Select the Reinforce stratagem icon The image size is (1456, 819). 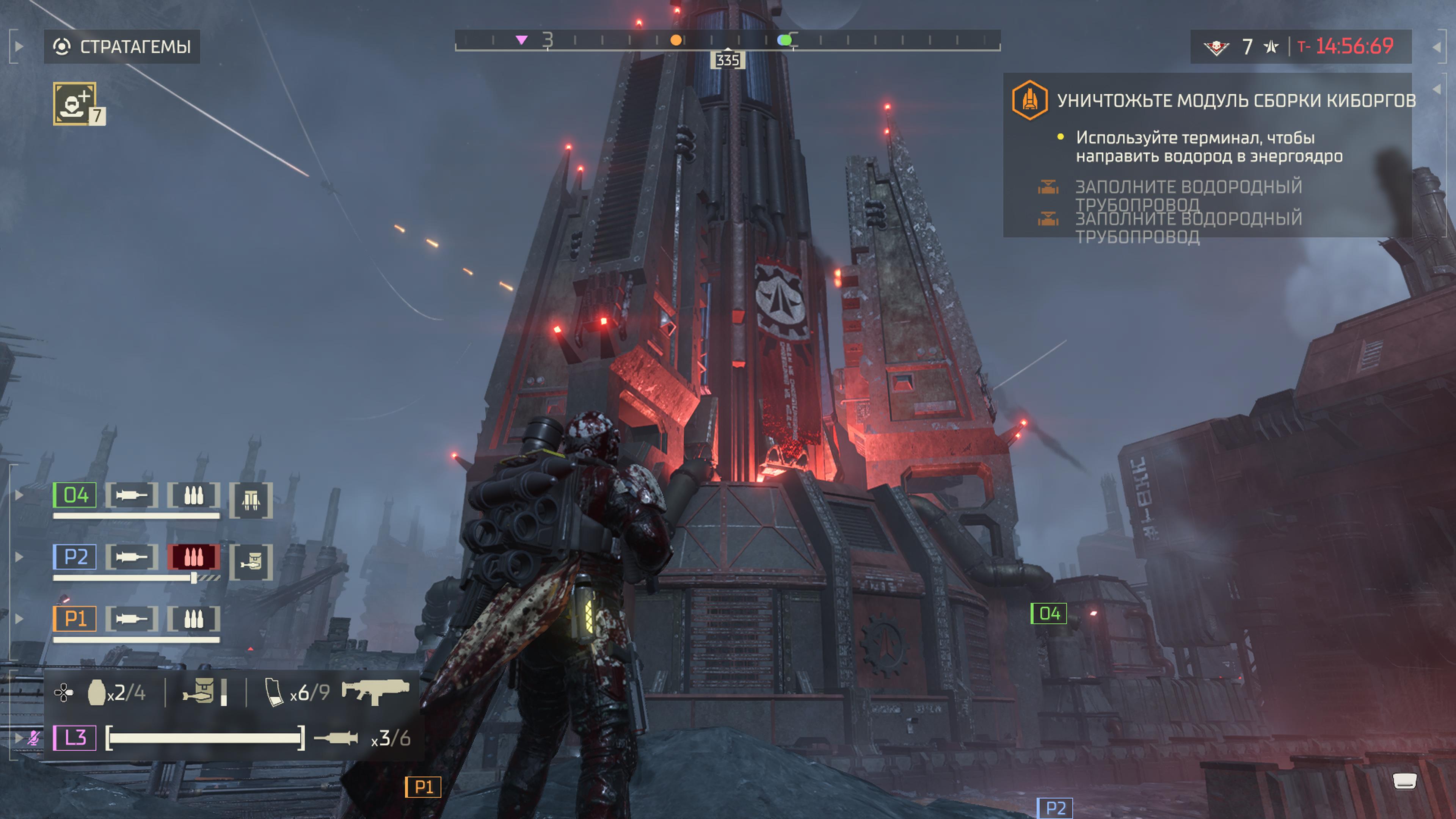coord(75,104)
